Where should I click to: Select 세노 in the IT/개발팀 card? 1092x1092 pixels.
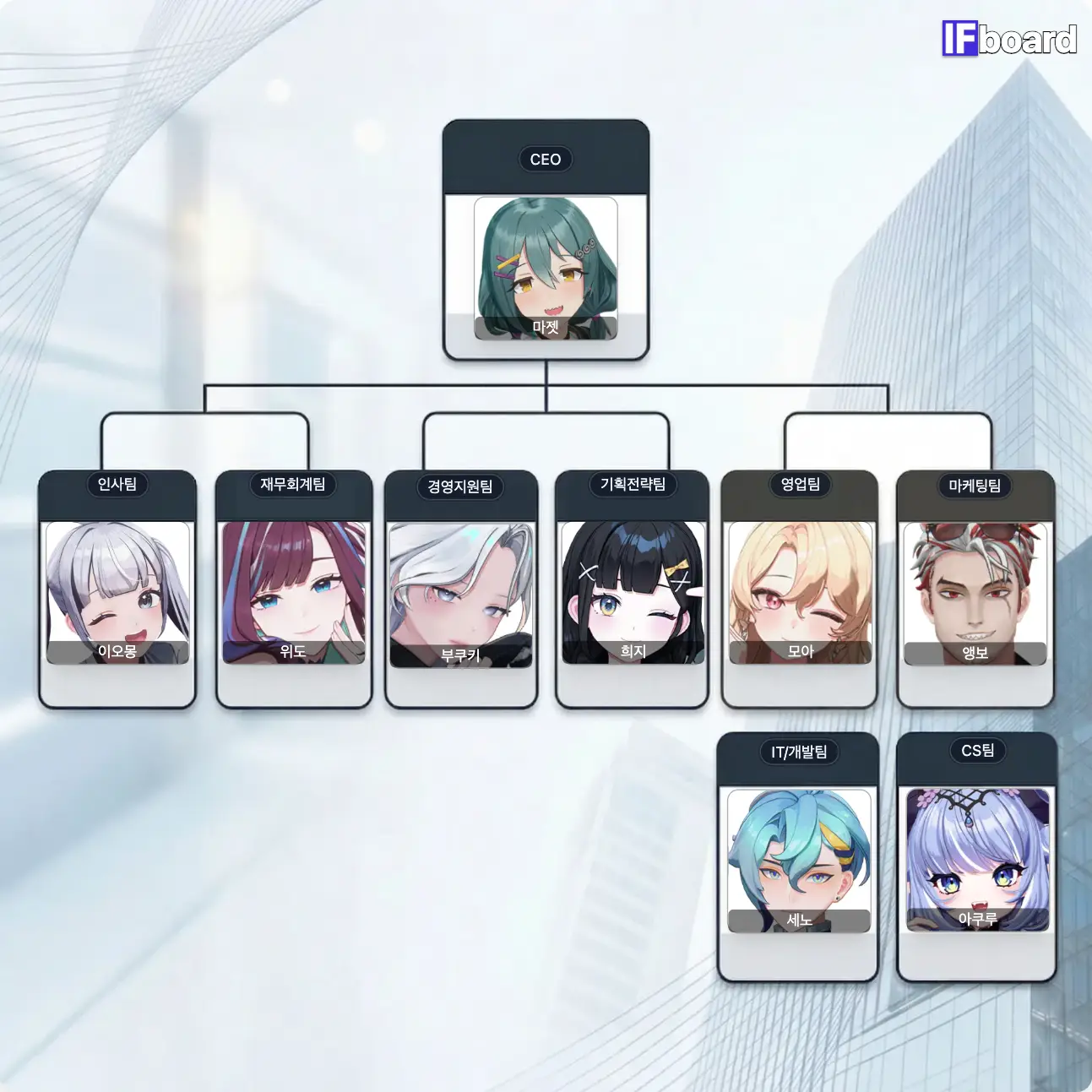pyautogui.click(x=799, y=861)
